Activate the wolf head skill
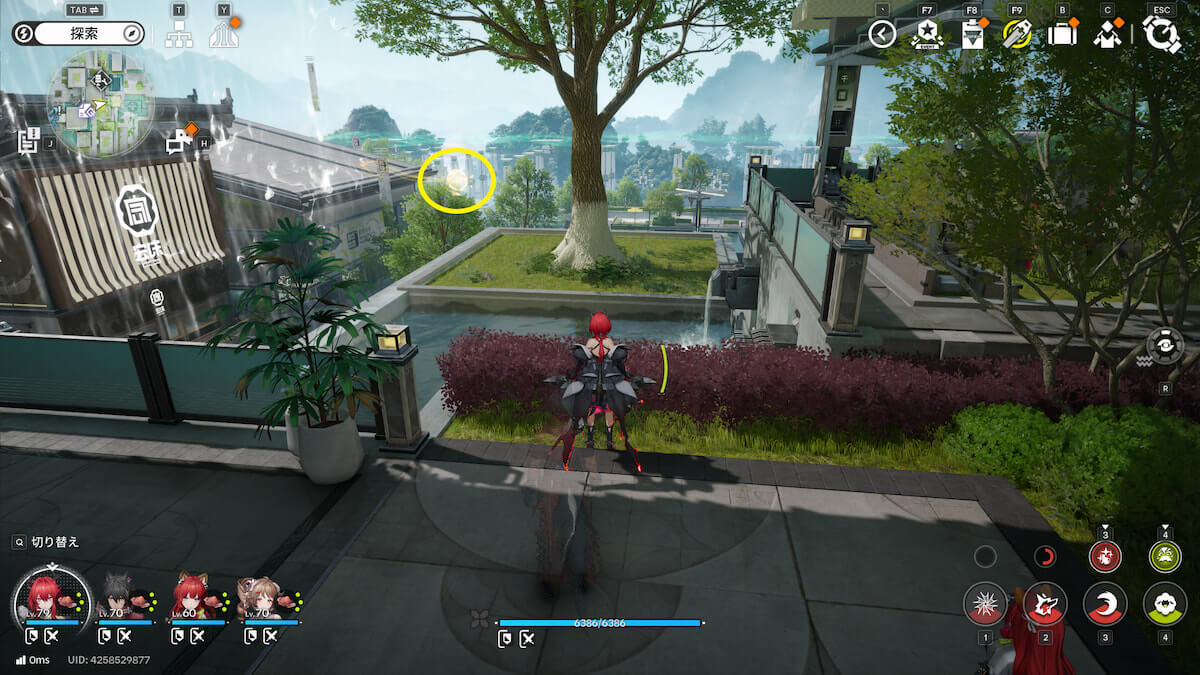 pos(1045,604)
